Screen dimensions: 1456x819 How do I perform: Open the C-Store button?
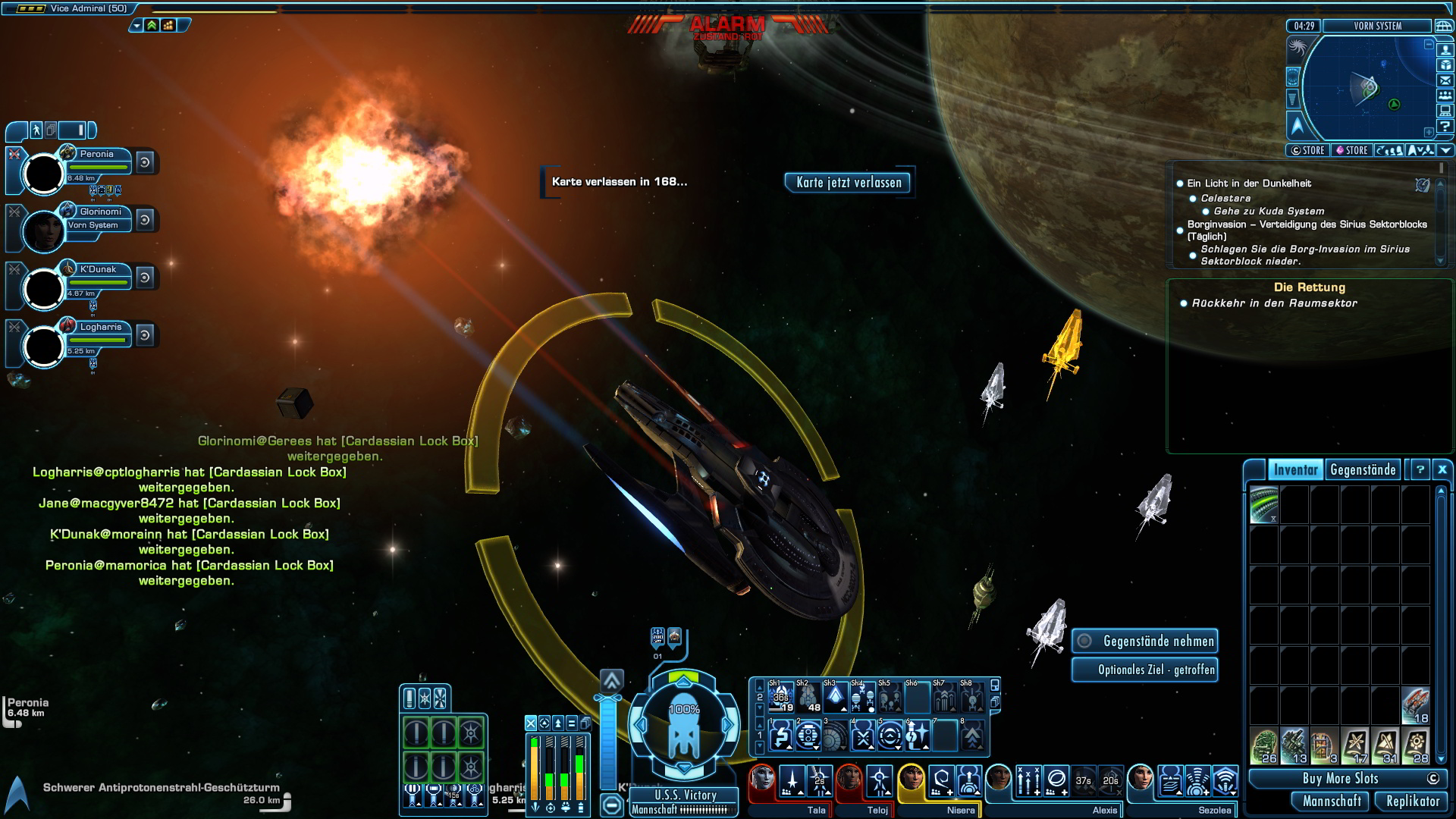pyautogui.click(x=1308, y=151)
